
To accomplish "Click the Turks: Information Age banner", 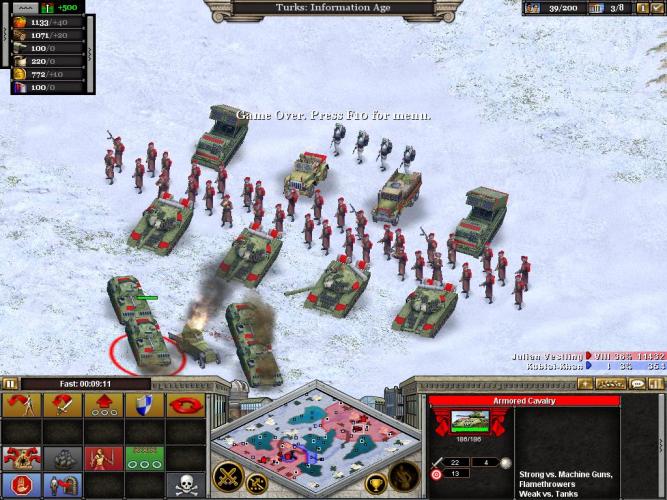I will click(332, 7).
